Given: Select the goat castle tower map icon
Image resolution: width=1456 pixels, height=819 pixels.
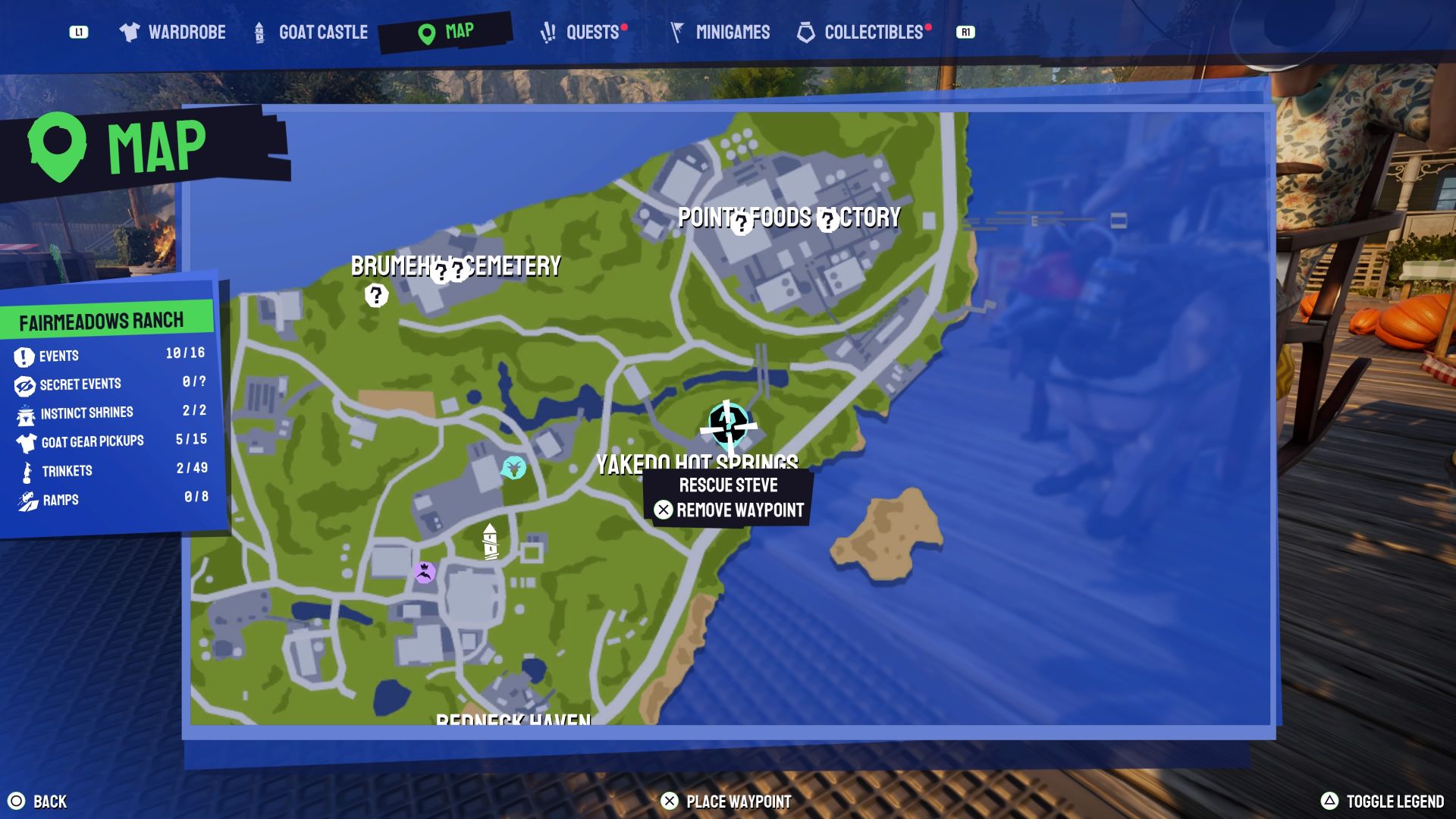Looking at the screenshot, I should [491, 541].
